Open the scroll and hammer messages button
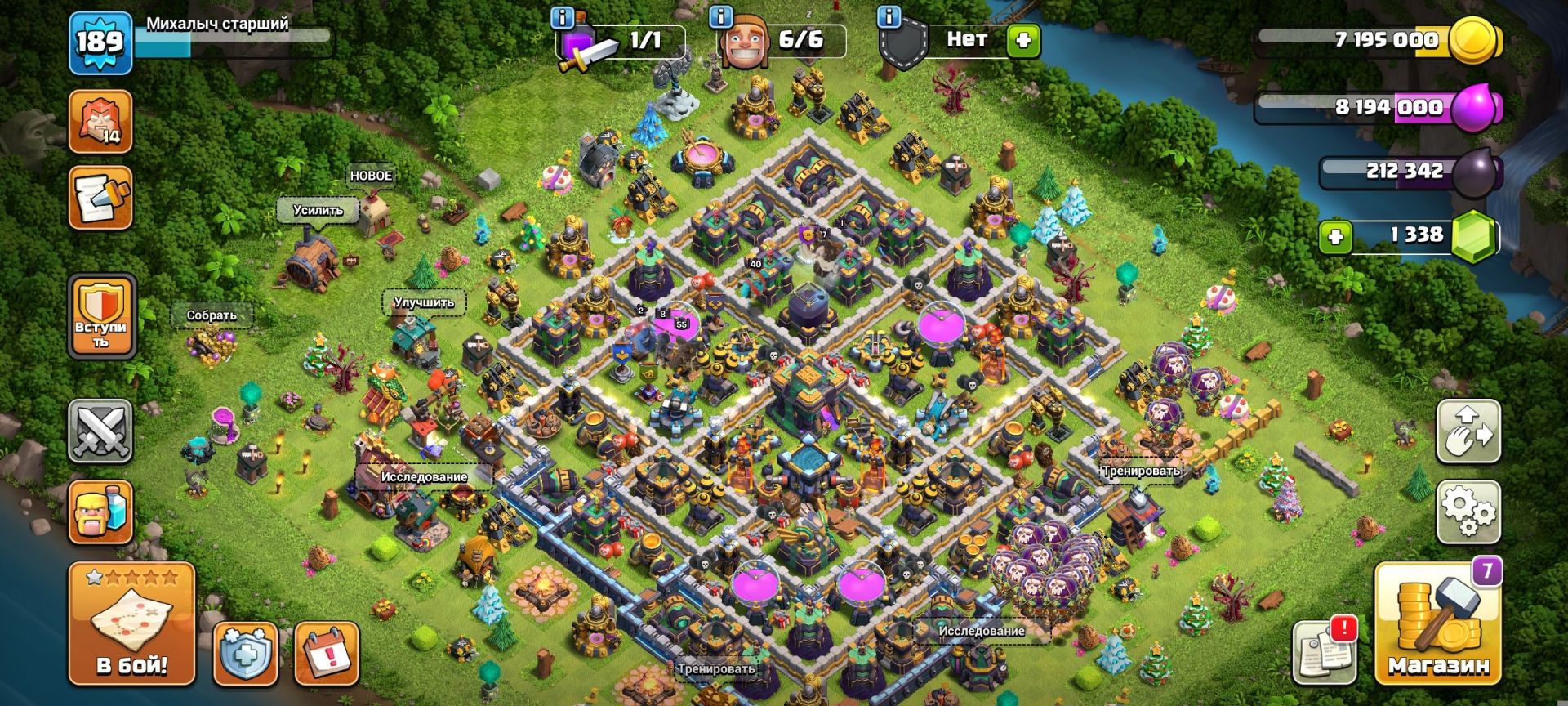The height and width of the screenshot is (706, 1568). 100,198
